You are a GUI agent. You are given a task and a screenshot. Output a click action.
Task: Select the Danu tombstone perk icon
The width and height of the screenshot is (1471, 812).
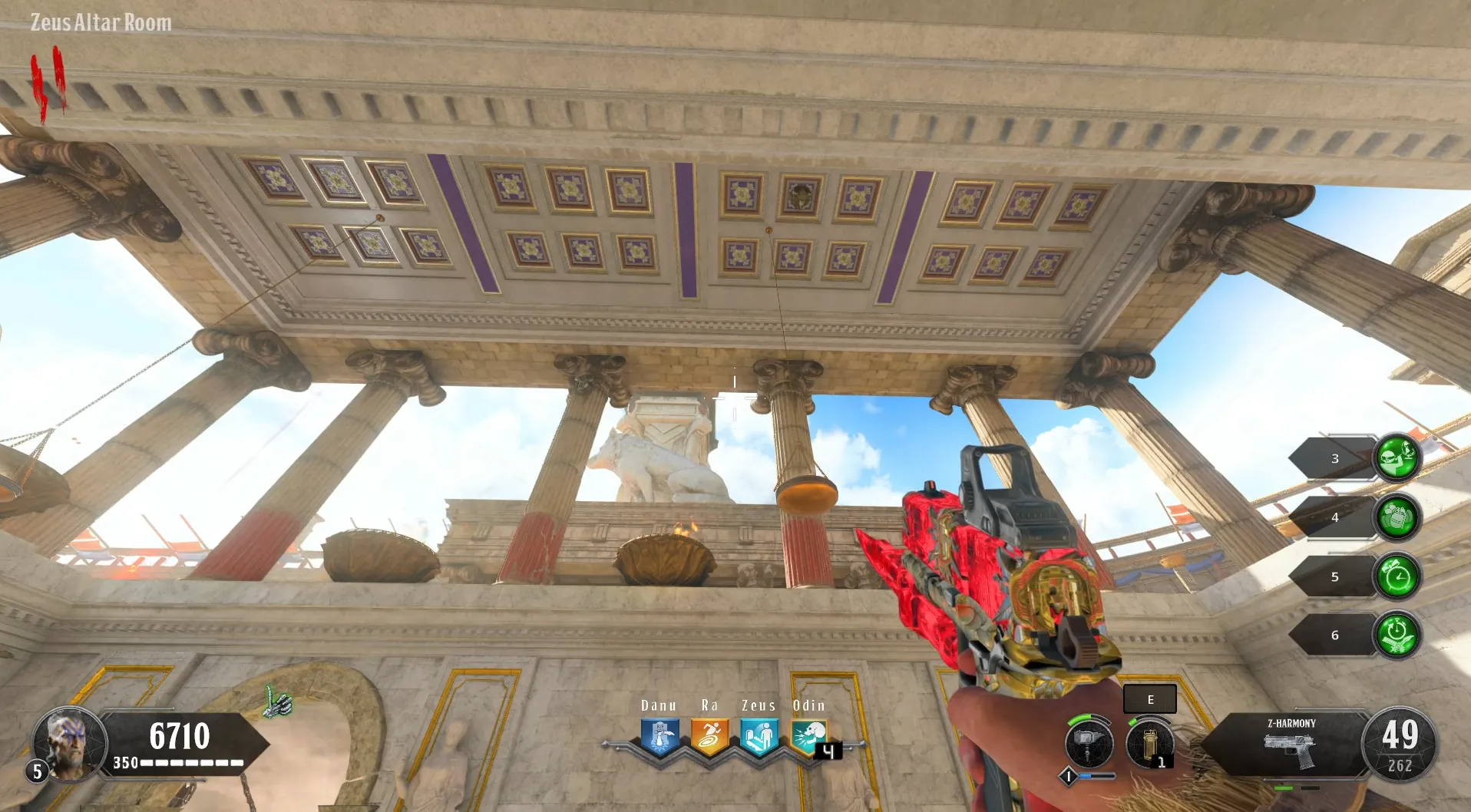659,737
